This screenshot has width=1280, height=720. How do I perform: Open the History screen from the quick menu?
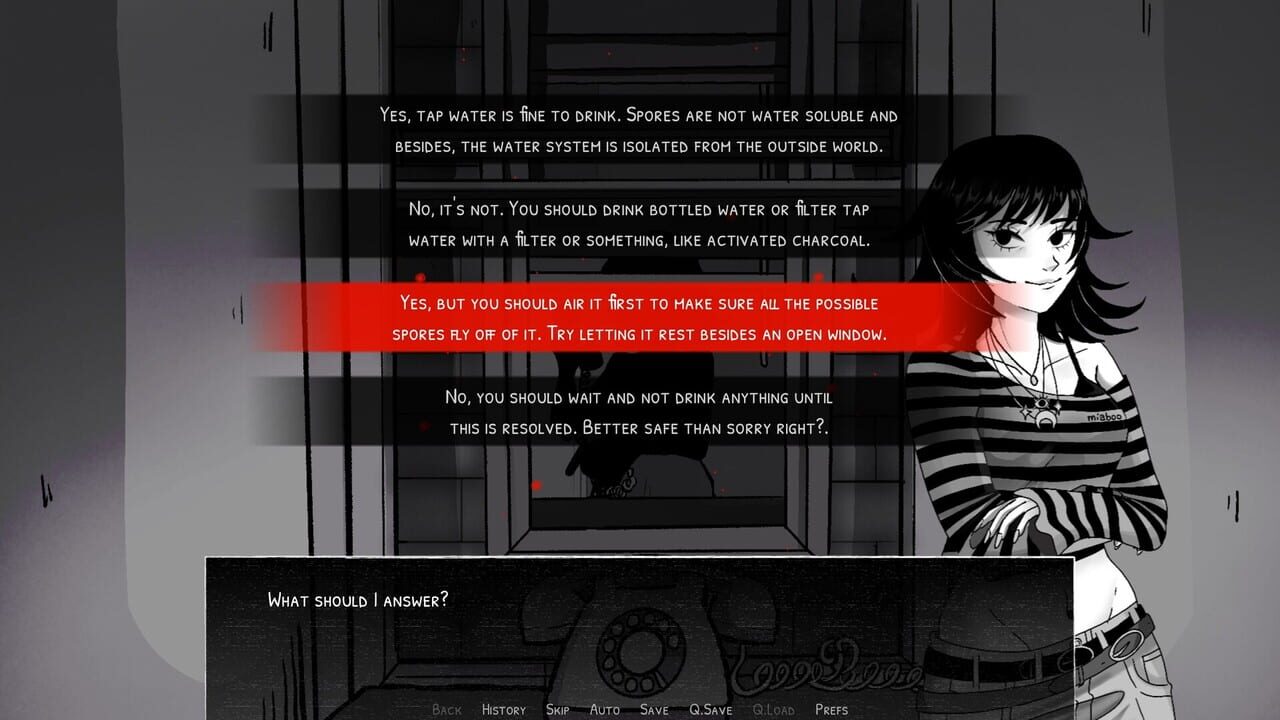(x=503, y=709)
